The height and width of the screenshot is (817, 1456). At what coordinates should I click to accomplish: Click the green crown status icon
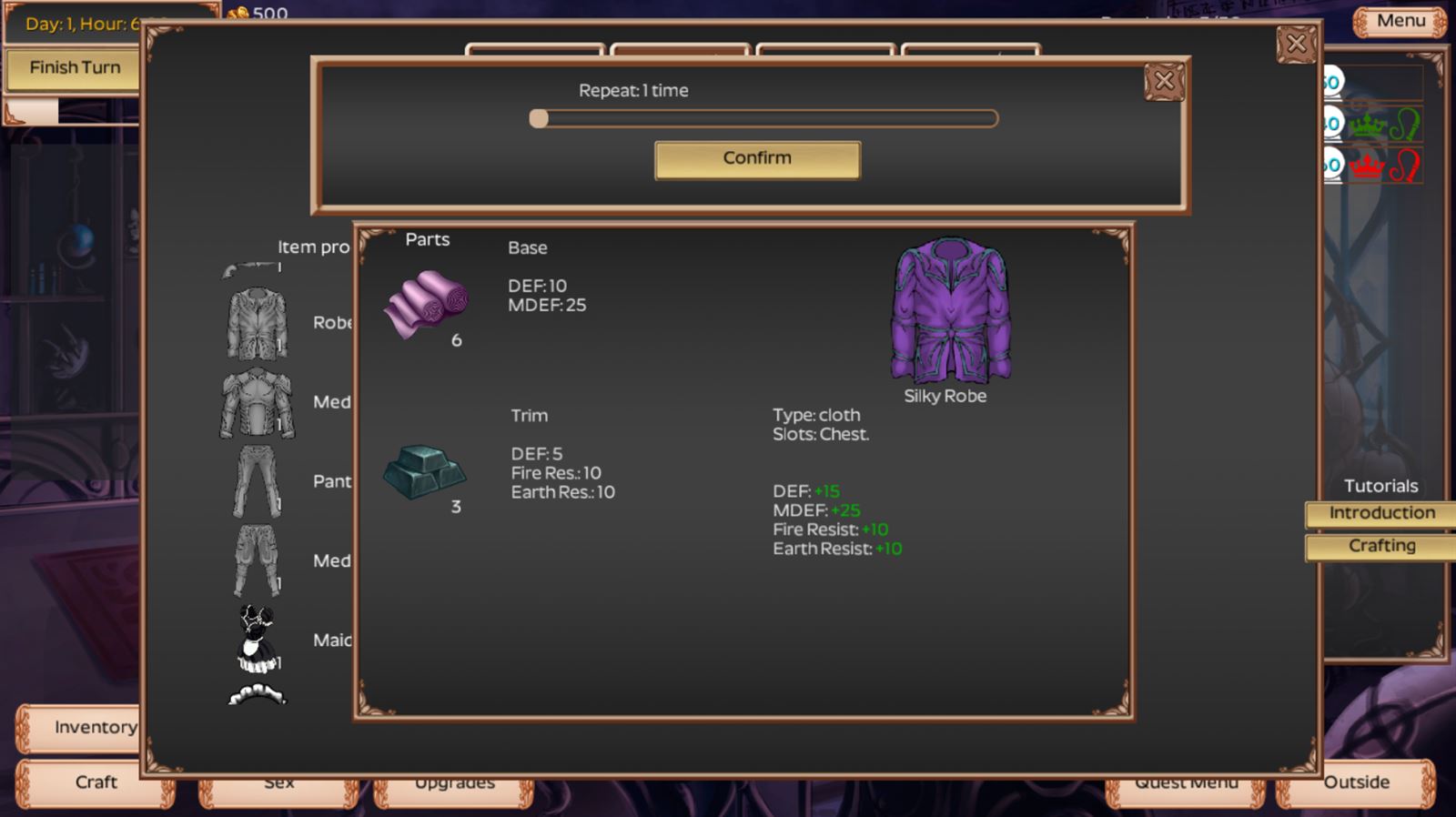tap(1369, 126)
